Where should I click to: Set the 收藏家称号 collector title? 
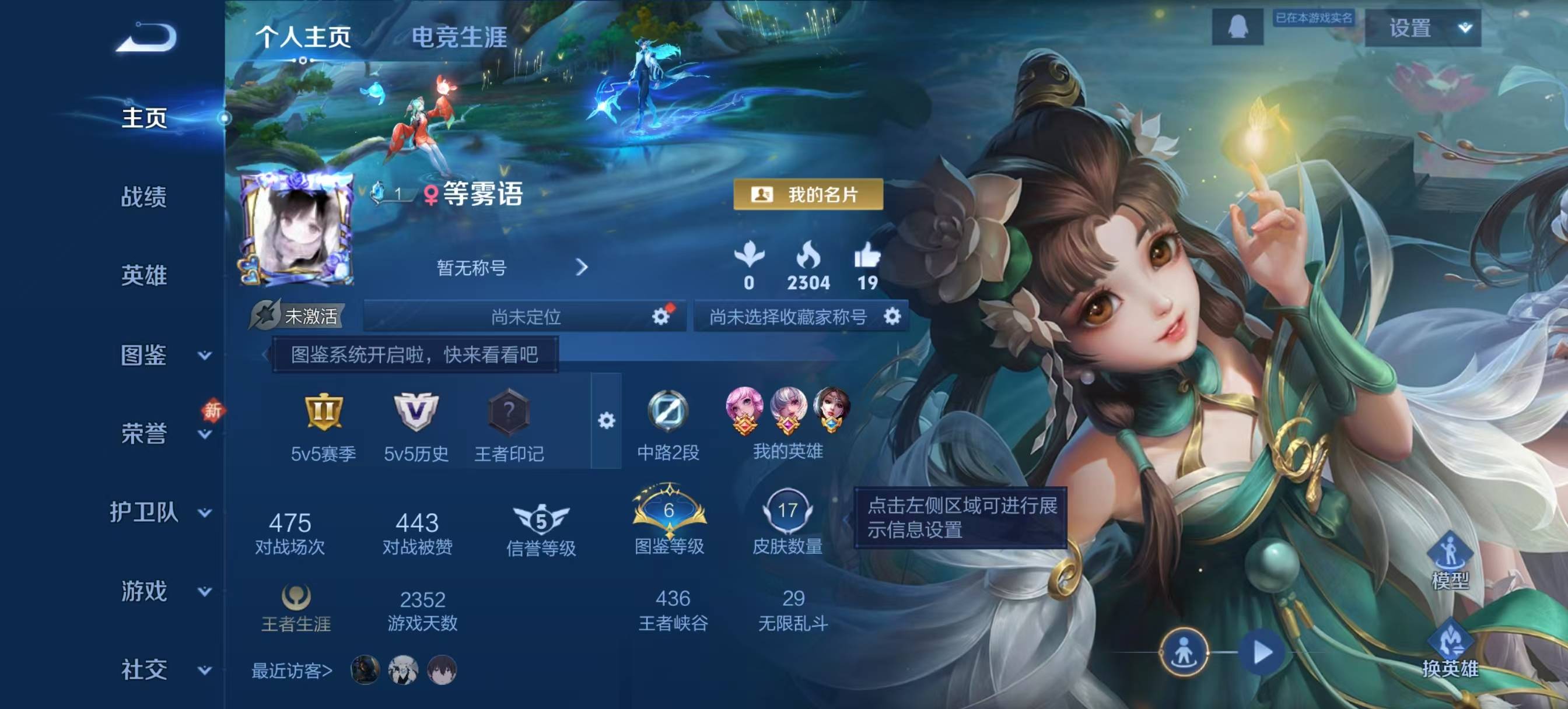pyautogui.click(x=892, y=316)
